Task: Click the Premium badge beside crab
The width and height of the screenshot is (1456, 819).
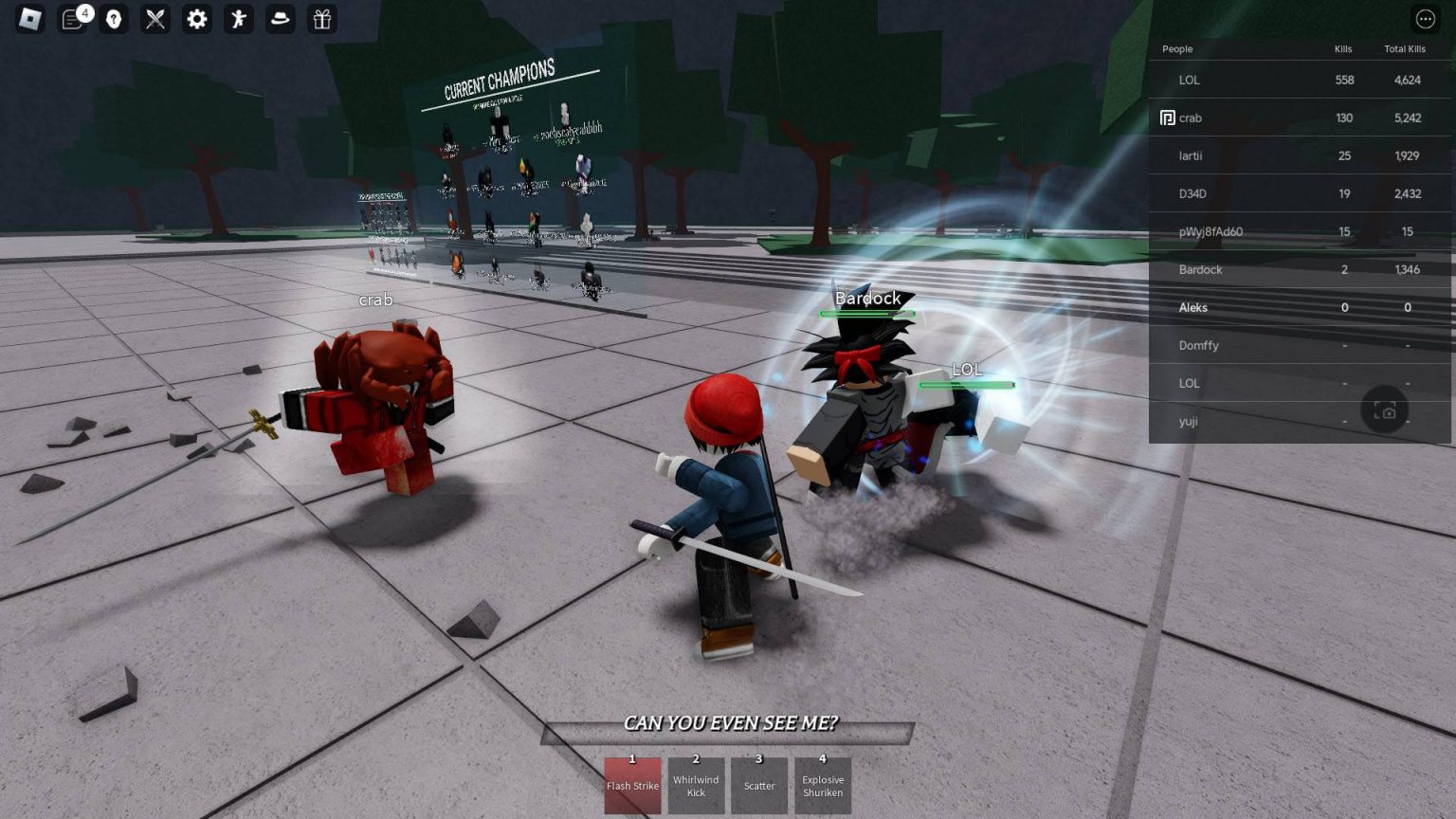Action: [1167, 118]
